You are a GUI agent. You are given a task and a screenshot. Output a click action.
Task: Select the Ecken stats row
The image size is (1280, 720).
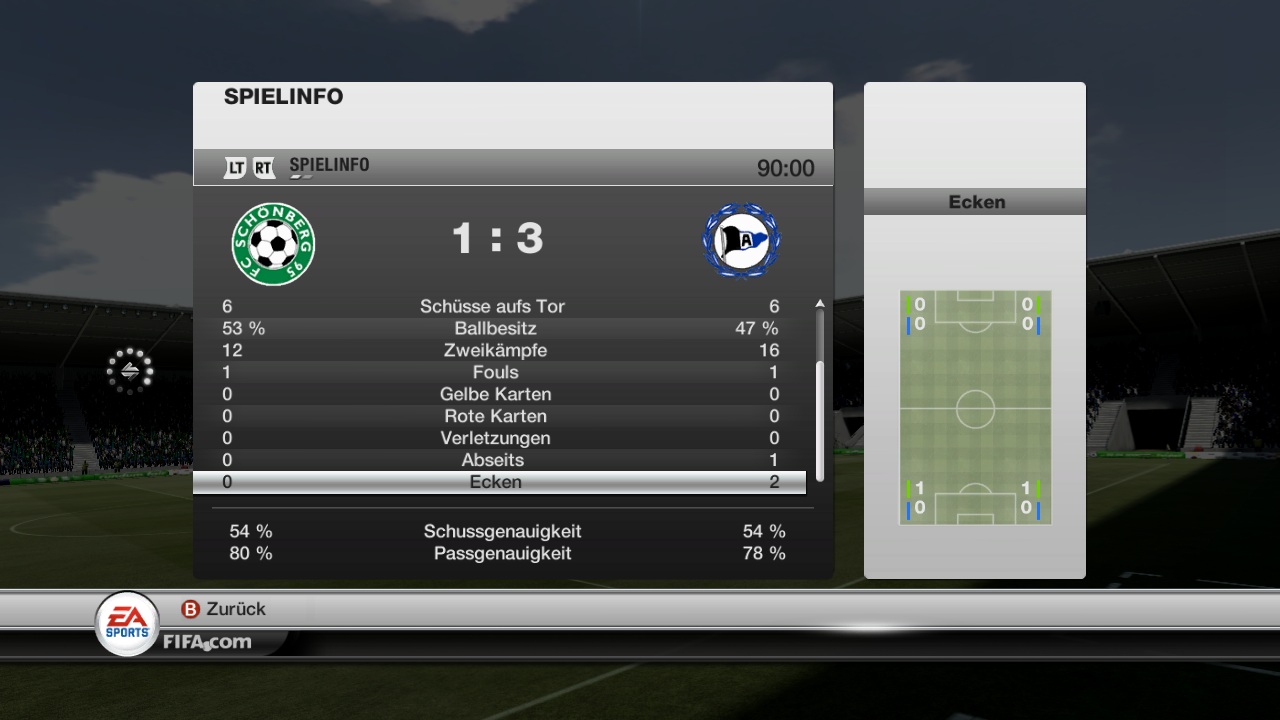[497, 482]
